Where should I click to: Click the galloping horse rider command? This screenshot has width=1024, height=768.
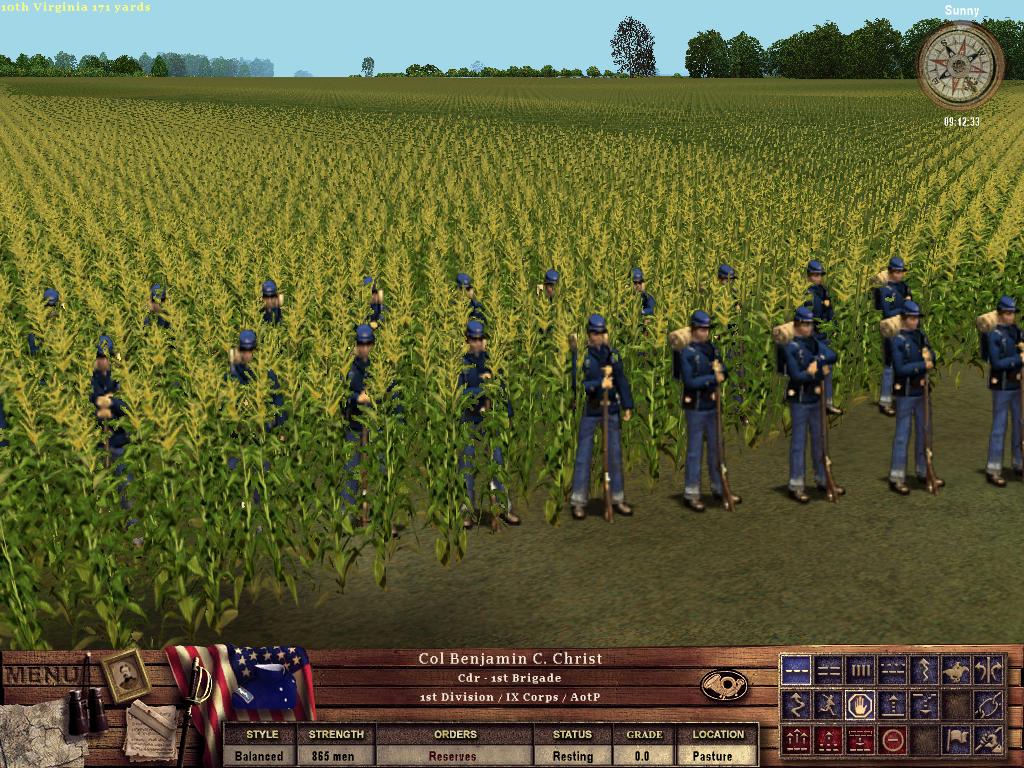point(956,670)
